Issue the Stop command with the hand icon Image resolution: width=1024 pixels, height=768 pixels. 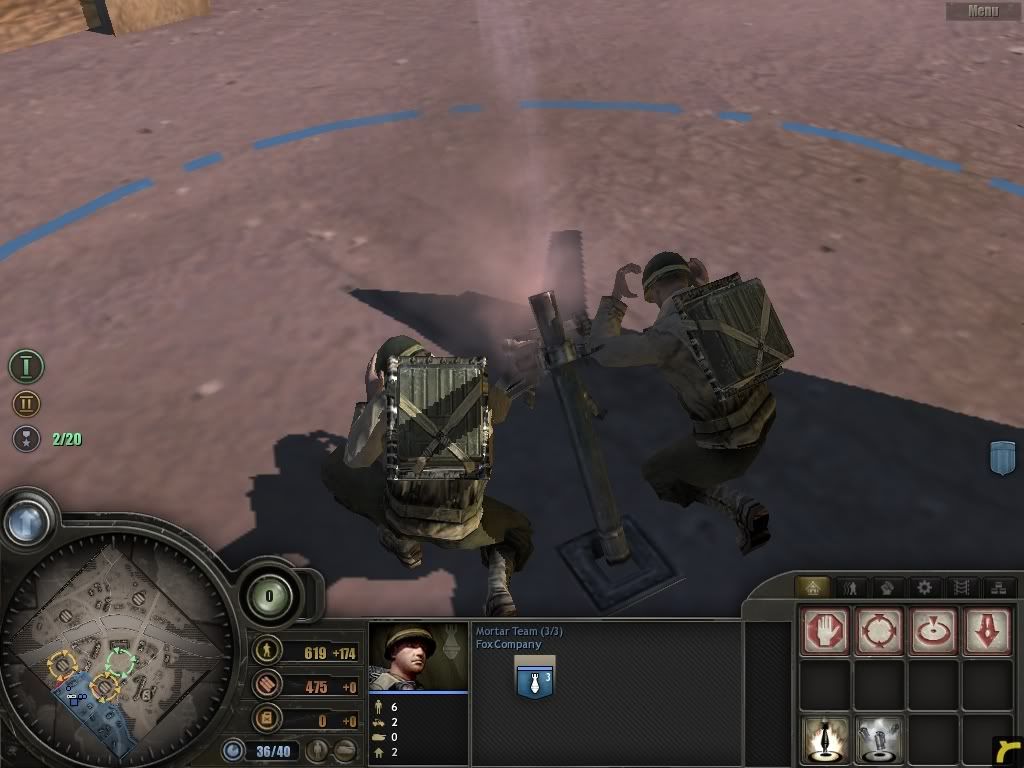[825, 631]
